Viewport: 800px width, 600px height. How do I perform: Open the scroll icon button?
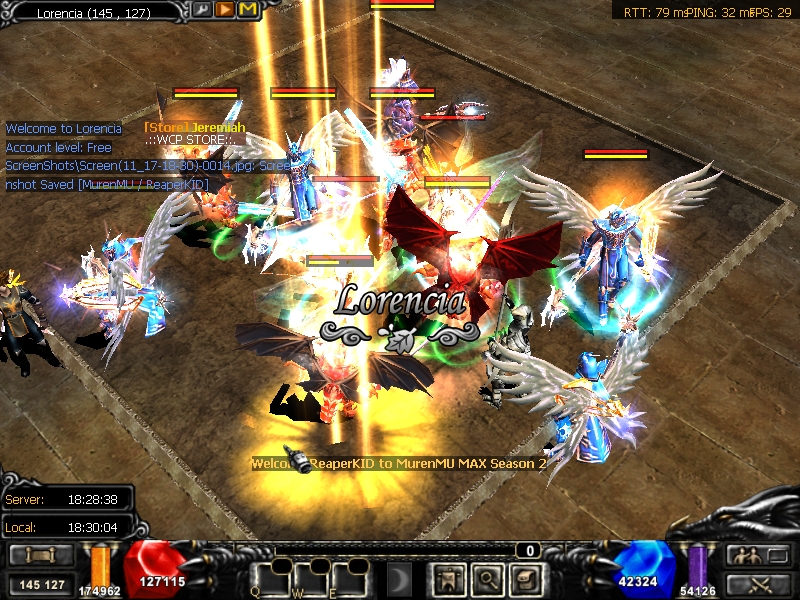(525, 578)
